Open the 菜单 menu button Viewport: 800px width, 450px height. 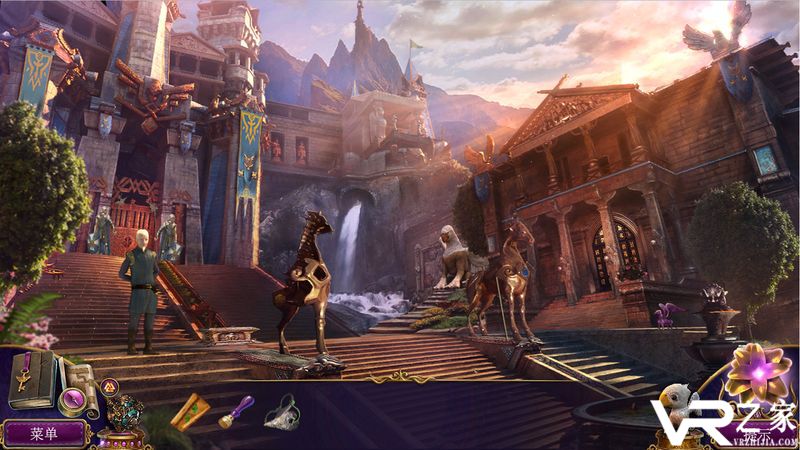[x=44, y=433]
